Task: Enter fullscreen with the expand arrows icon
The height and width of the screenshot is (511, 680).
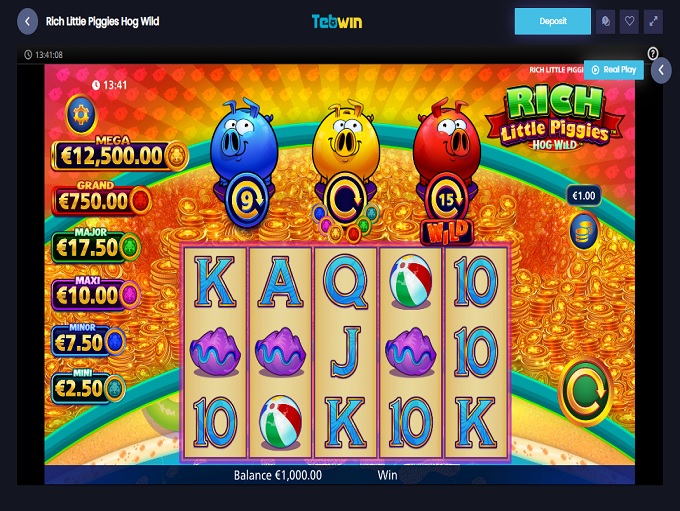Action: coord(653,21)
